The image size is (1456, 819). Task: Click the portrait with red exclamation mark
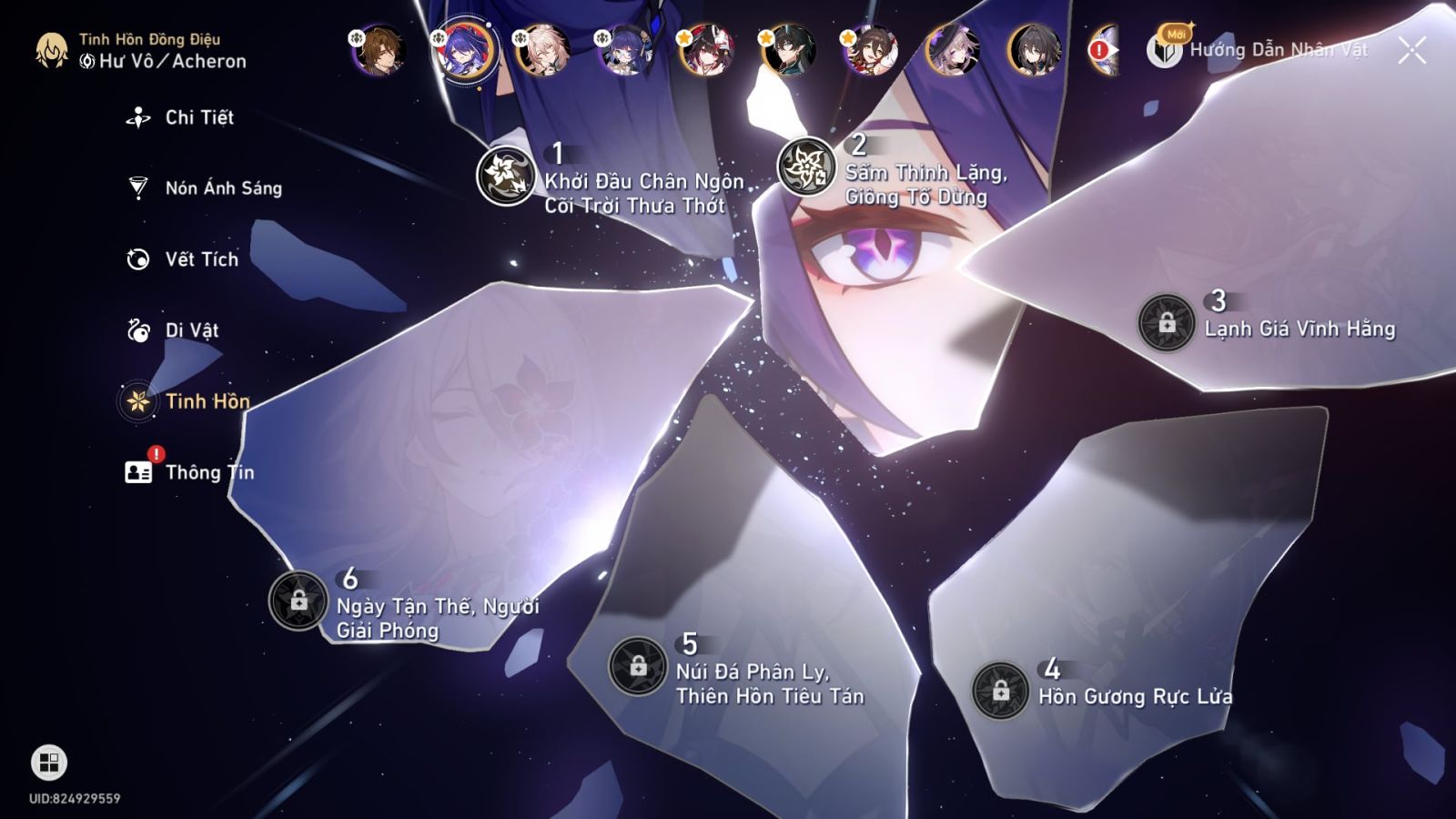[x=1100, y=52]
